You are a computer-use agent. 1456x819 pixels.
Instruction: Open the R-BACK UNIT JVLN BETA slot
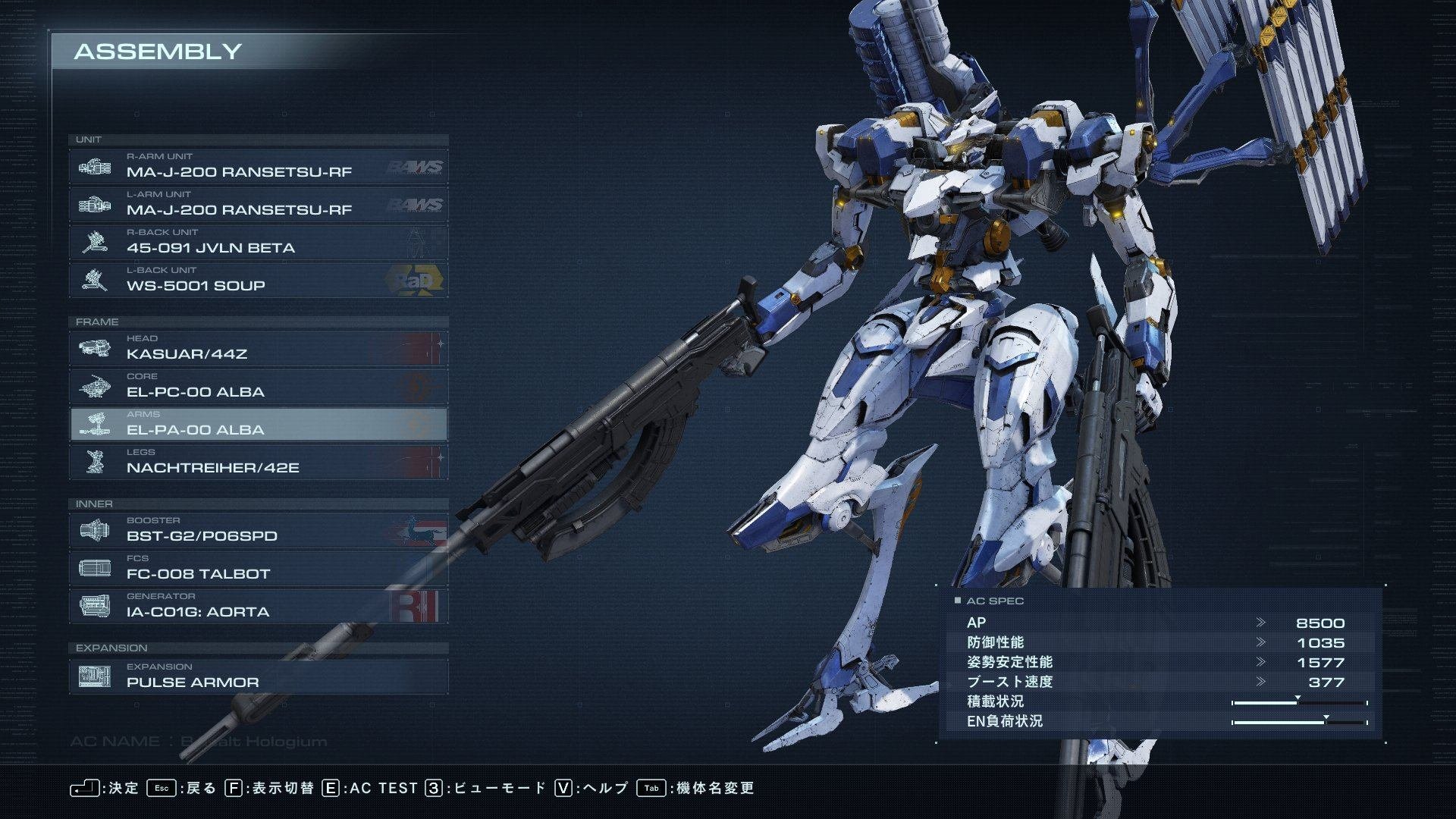pyautogui.click(x=258, y=242)
